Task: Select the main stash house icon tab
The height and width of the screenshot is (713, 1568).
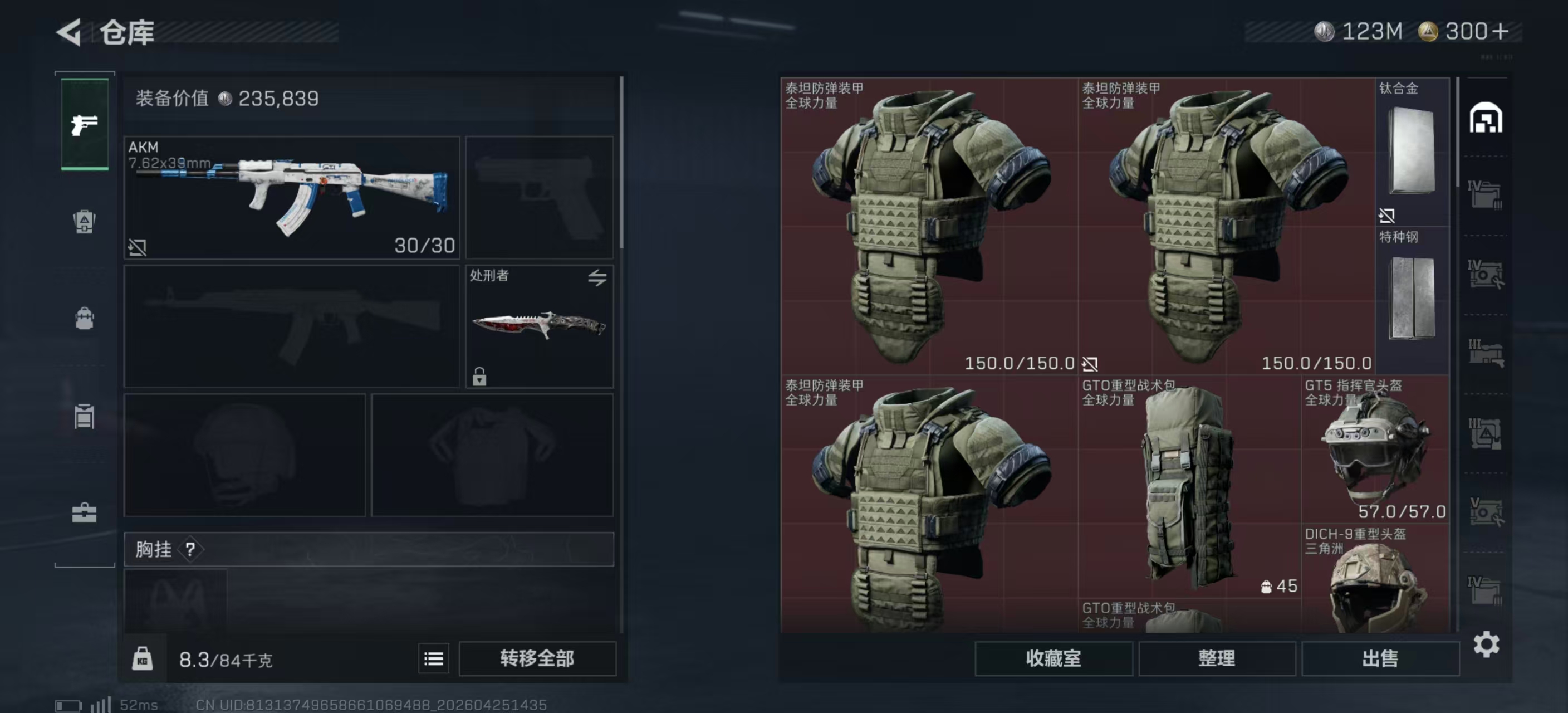Action: tap(1486, 118)
